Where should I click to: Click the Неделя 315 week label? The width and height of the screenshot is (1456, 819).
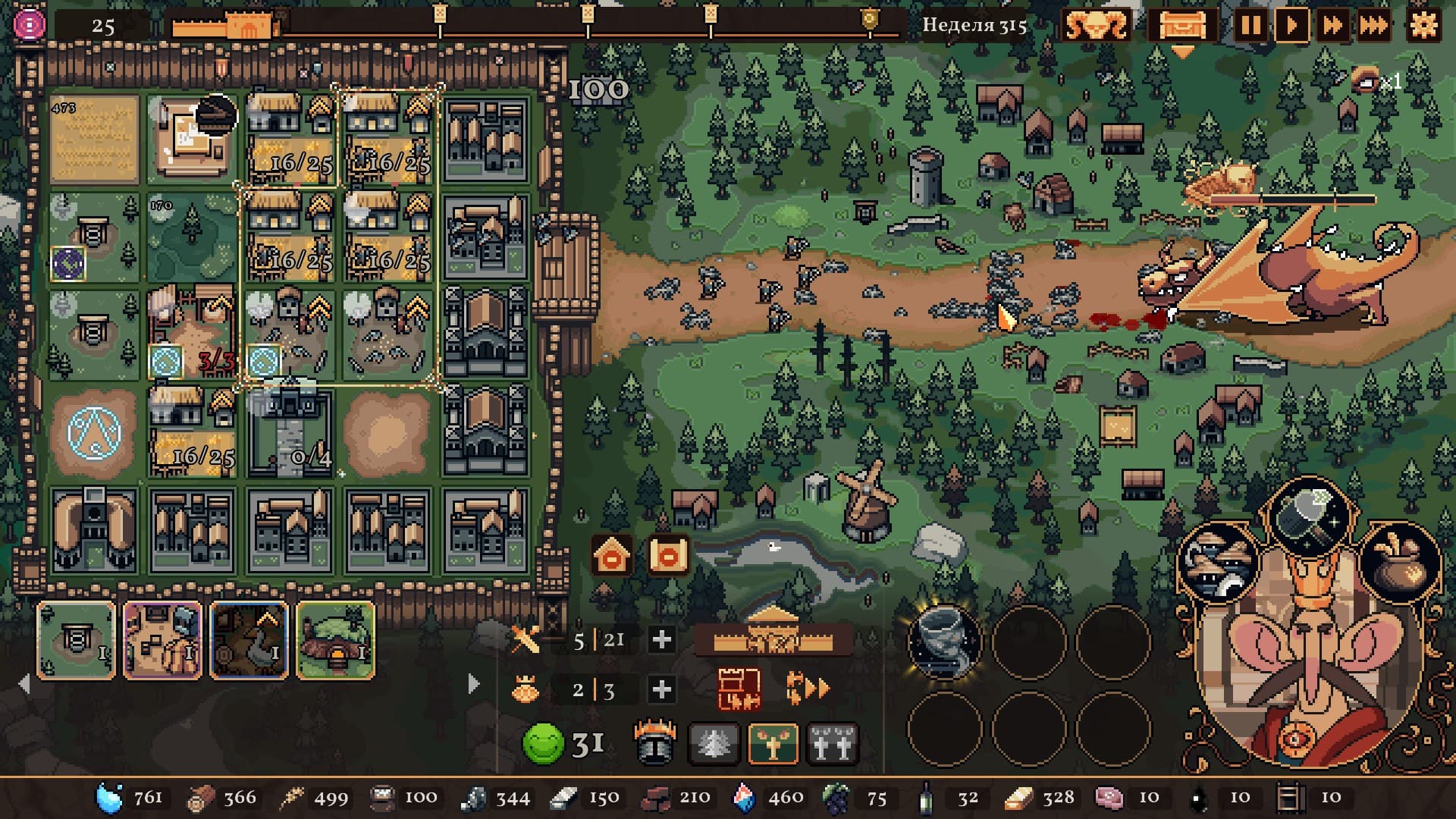tap(974, 24)
